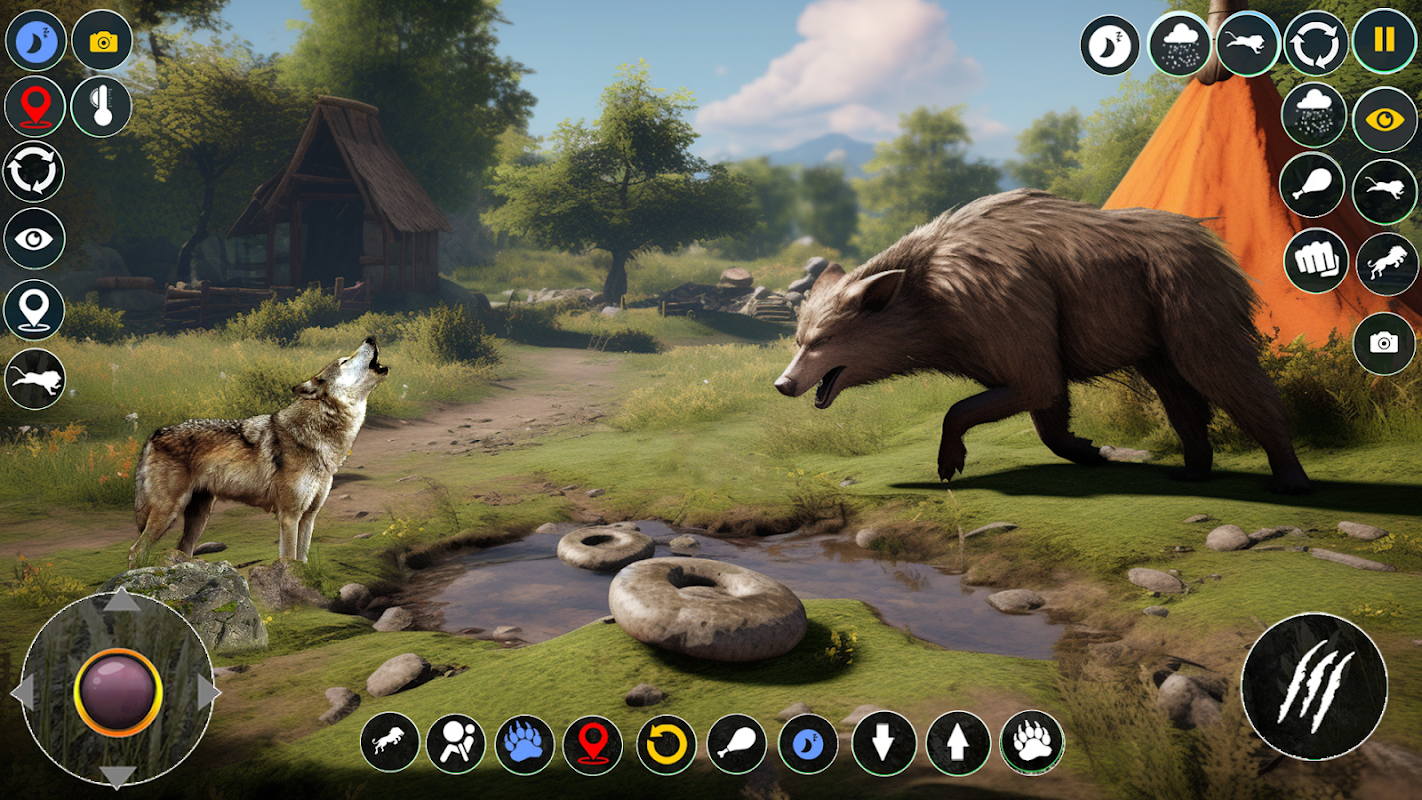Image resolution: width=1422 pixels, height=800 pixels.
Task: Click the white up arrow button
Action: point(958,743)
